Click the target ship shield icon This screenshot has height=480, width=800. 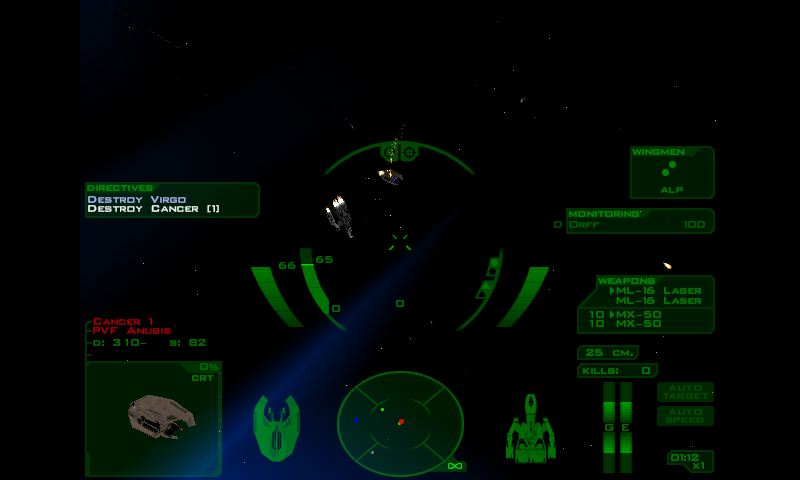point(276,428)
